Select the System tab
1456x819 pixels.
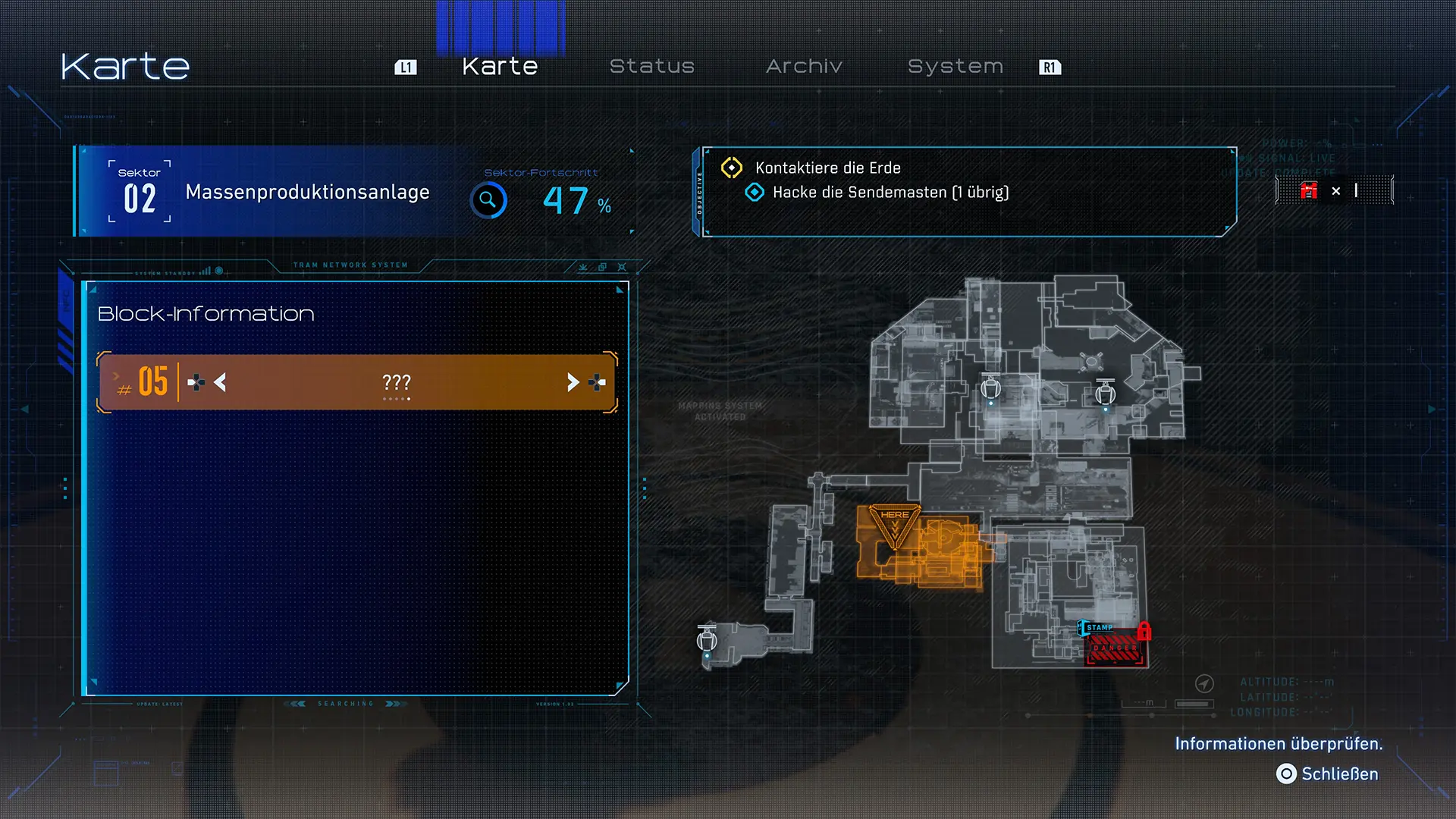tap(955, 67)
